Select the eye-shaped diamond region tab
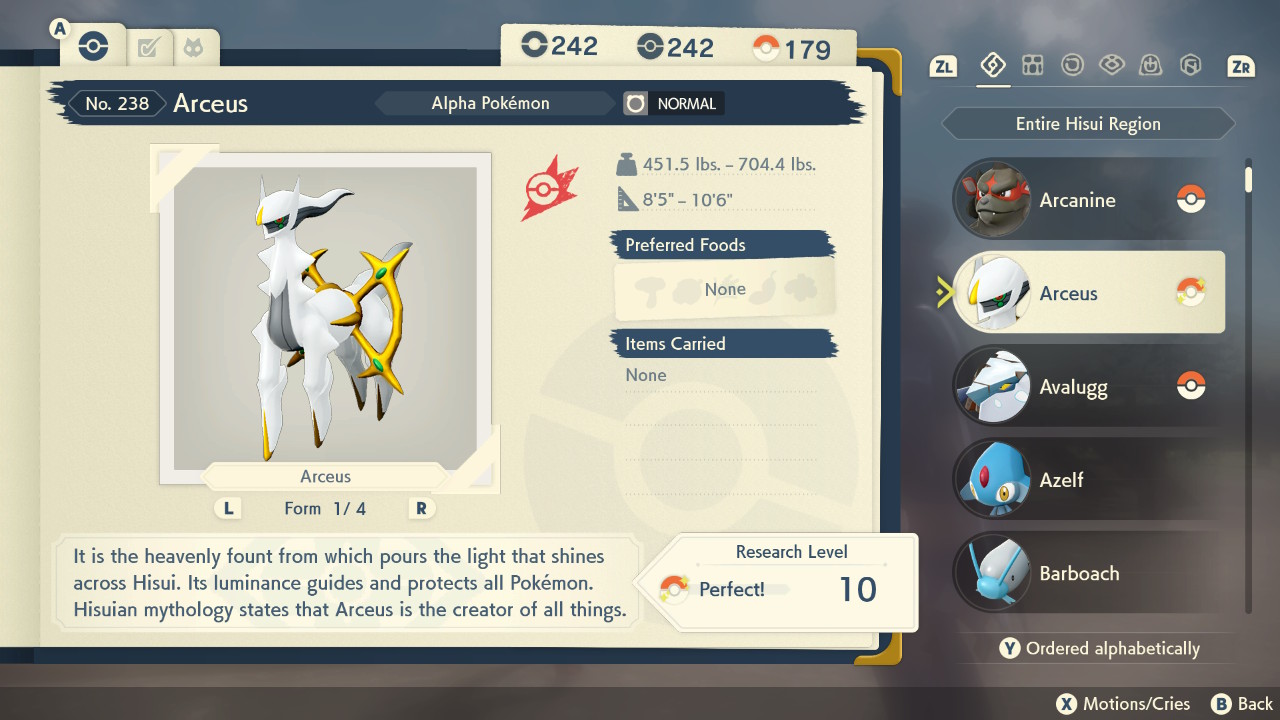Screen dimensions: 1280x720 tap(1111, 66)
